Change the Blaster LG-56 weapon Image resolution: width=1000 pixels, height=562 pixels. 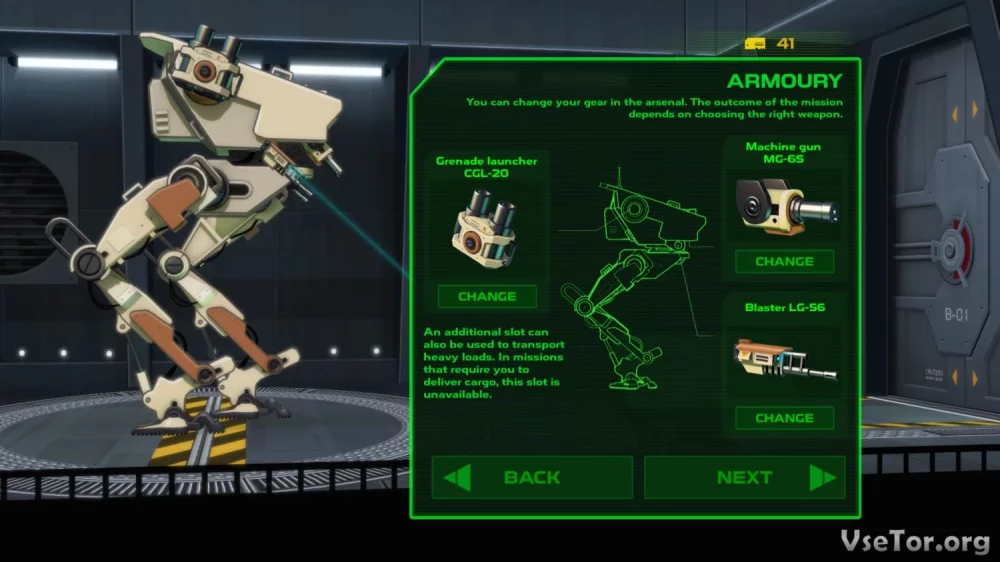[784, 418]
